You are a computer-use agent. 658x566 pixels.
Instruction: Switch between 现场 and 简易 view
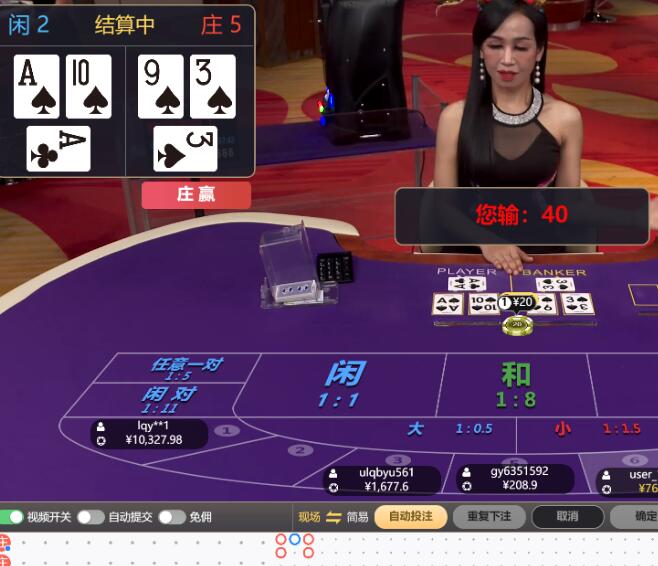click(333, 517)
